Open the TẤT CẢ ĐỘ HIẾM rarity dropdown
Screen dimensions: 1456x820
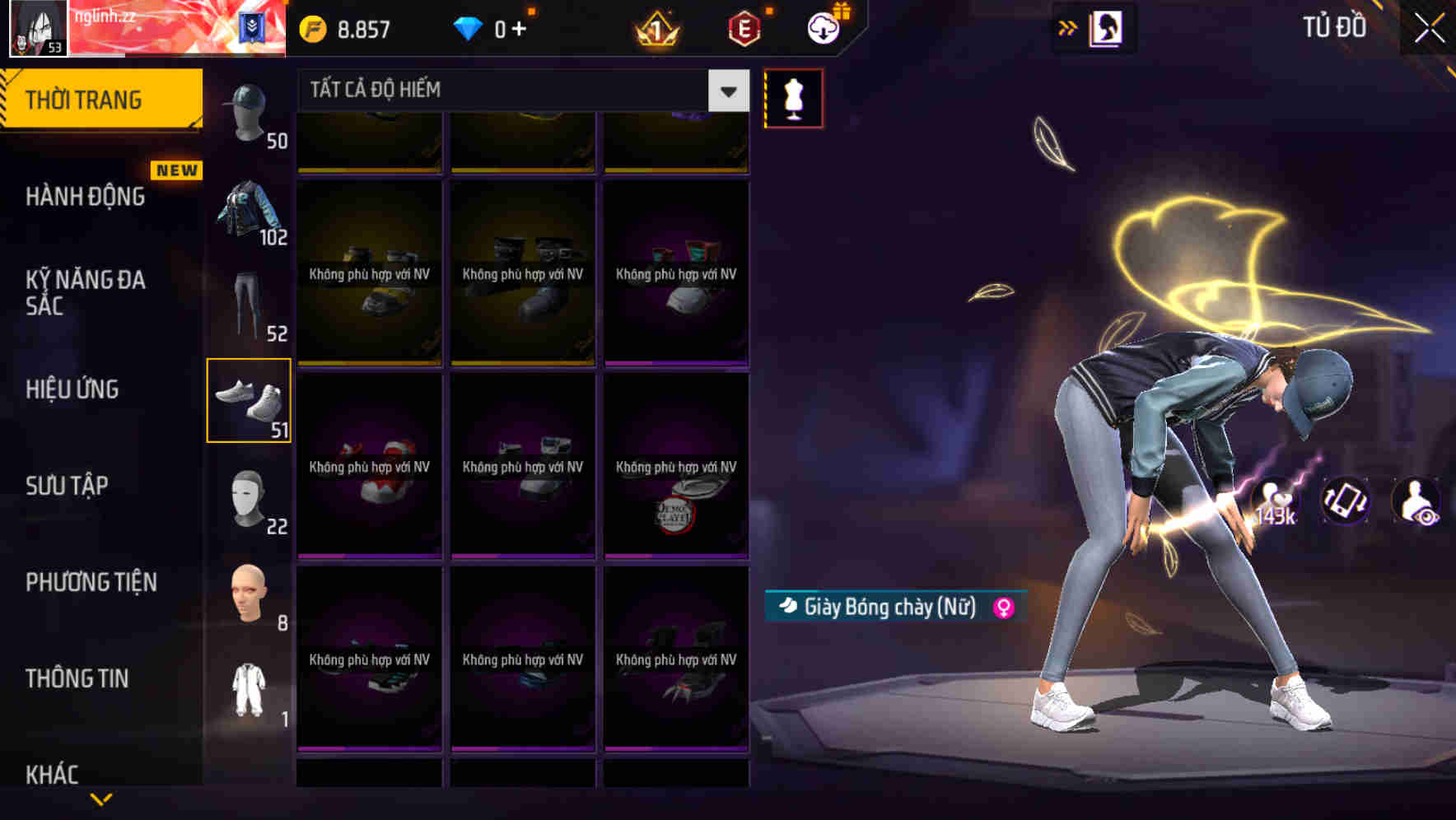[502, 90]
